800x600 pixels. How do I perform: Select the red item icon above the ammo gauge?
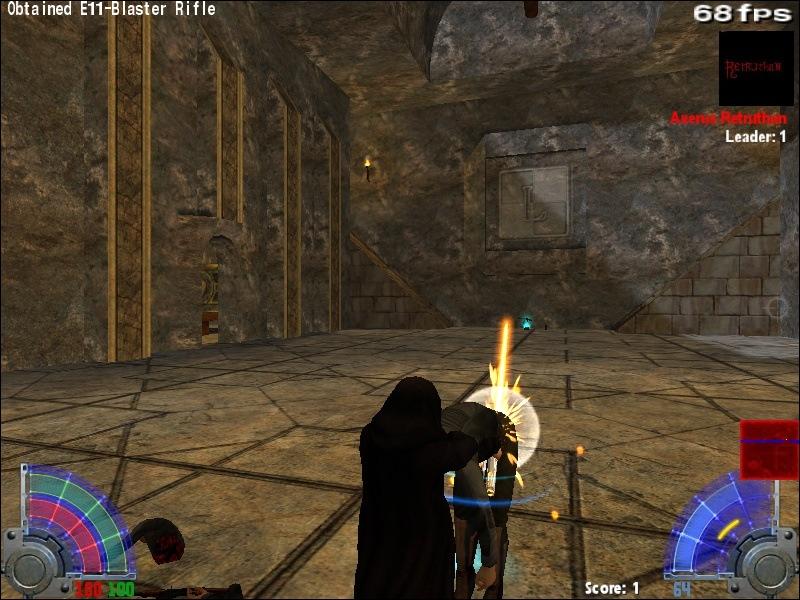tap(768, 449)
